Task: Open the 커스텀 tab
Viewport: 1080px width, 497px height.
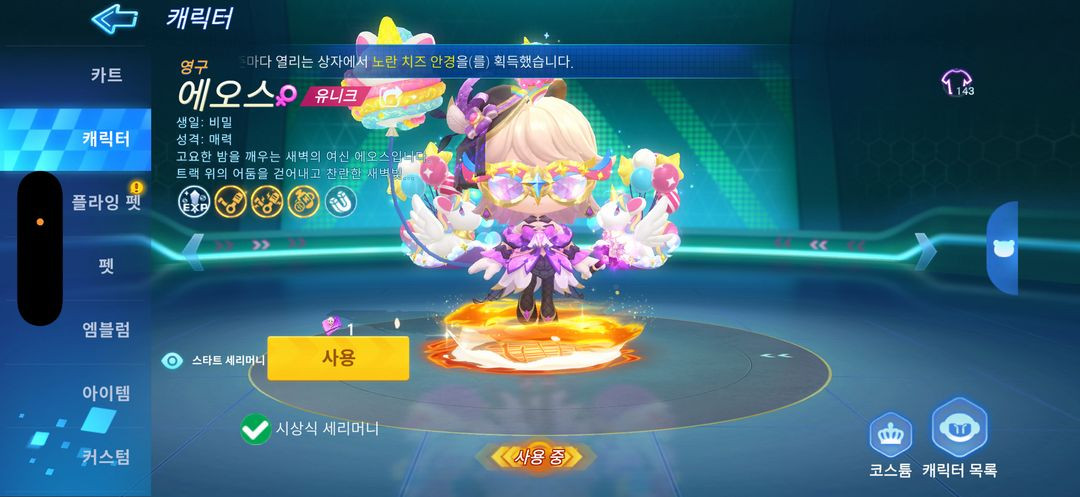Action: (x=106, y=457)
